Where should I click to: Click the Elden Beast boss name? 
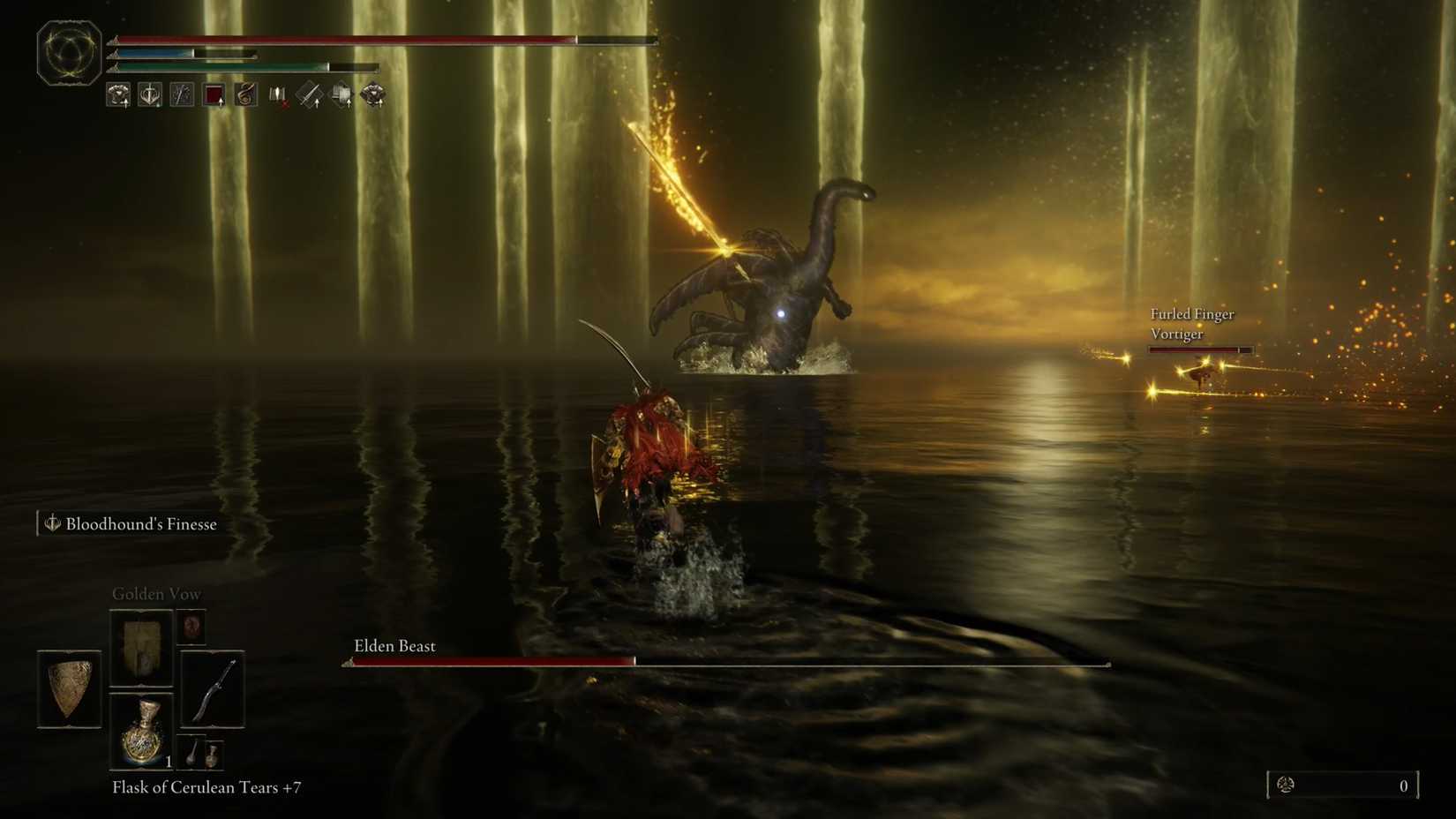(394, 645)
